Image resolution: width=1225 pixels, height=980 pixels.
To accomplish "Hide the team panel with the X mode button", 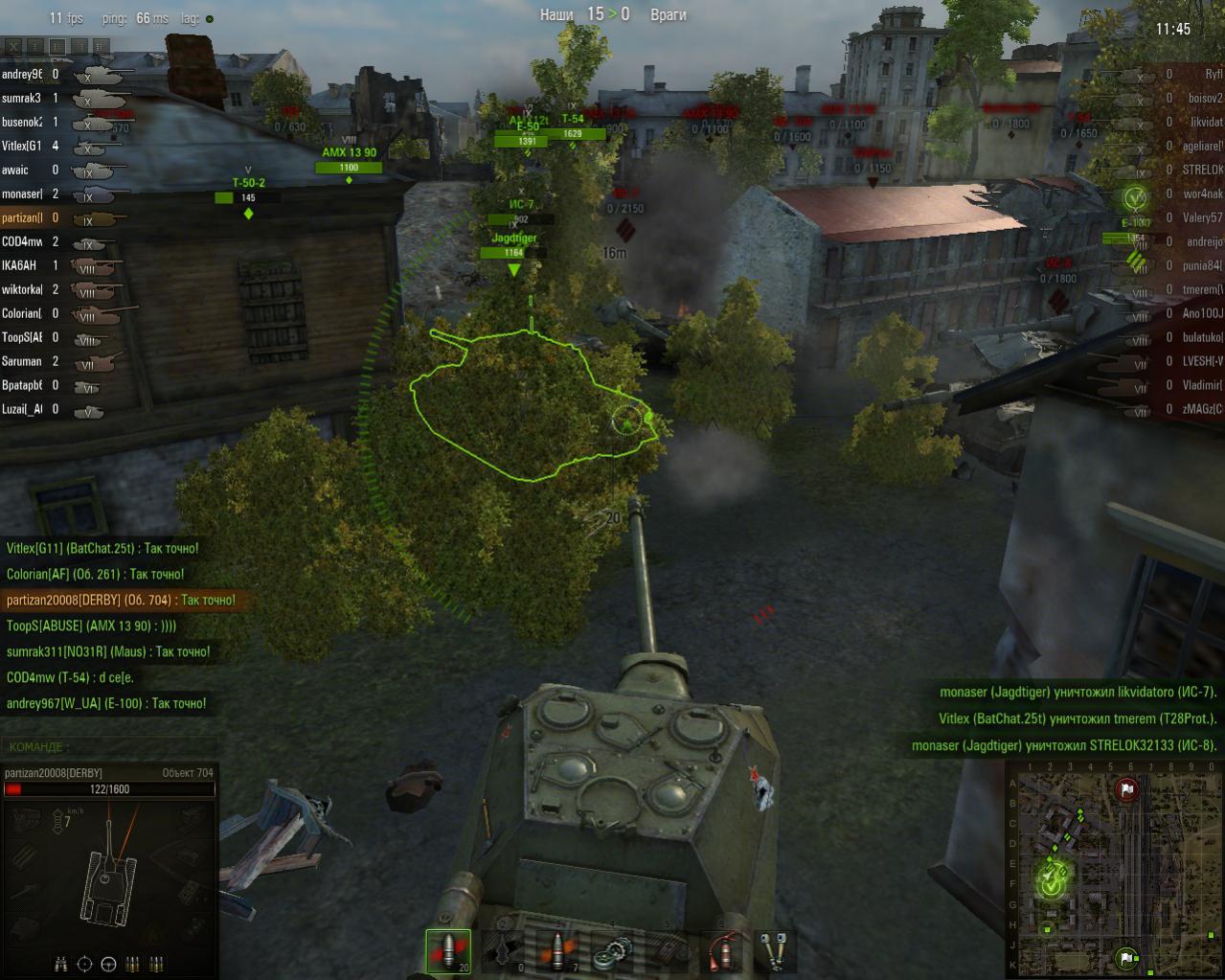I will tap(13, 45).
